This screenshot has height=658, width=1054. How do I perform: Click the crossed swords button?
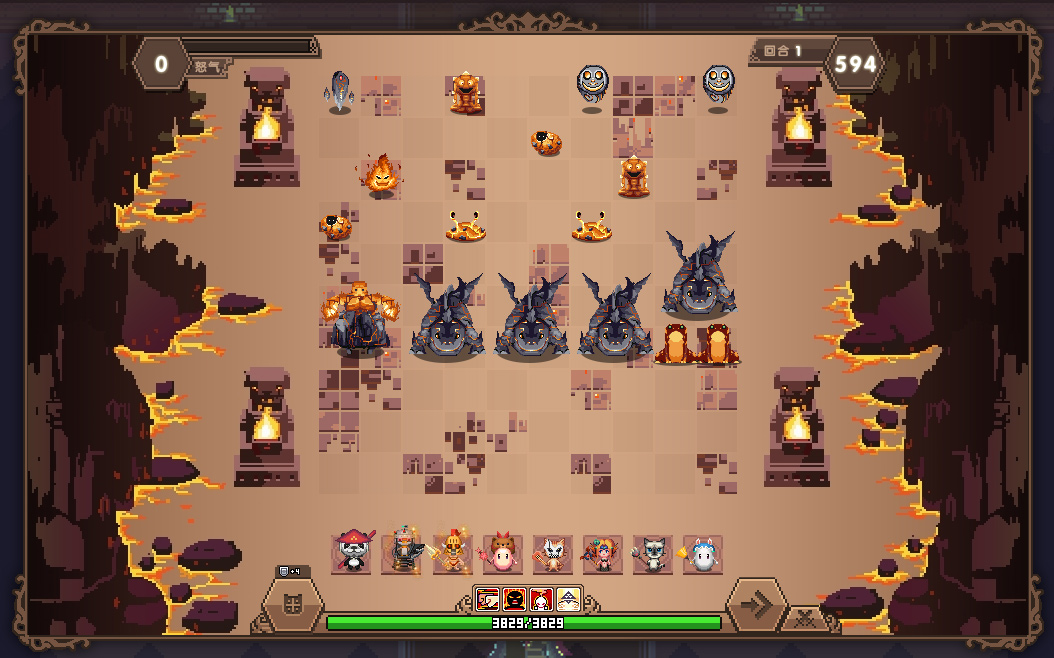click(x=803, y=618)
